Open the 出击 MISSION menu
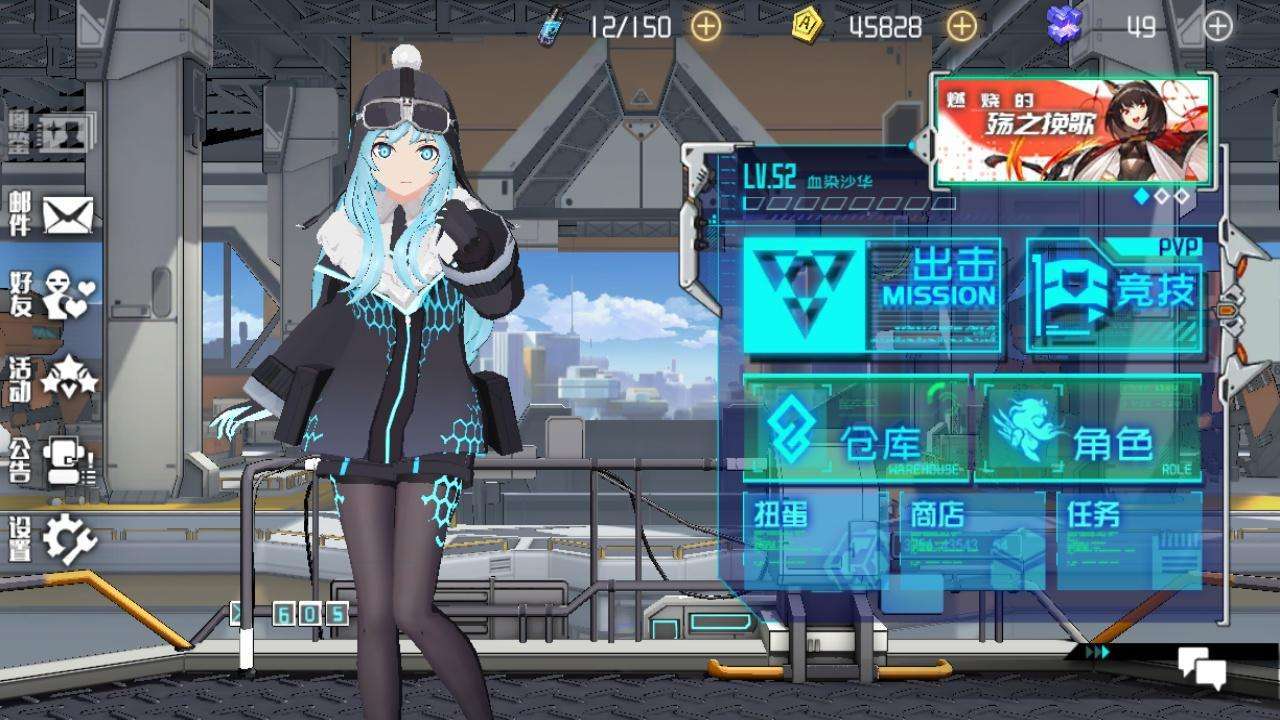 pyautogui.click(x=872, y=295)
